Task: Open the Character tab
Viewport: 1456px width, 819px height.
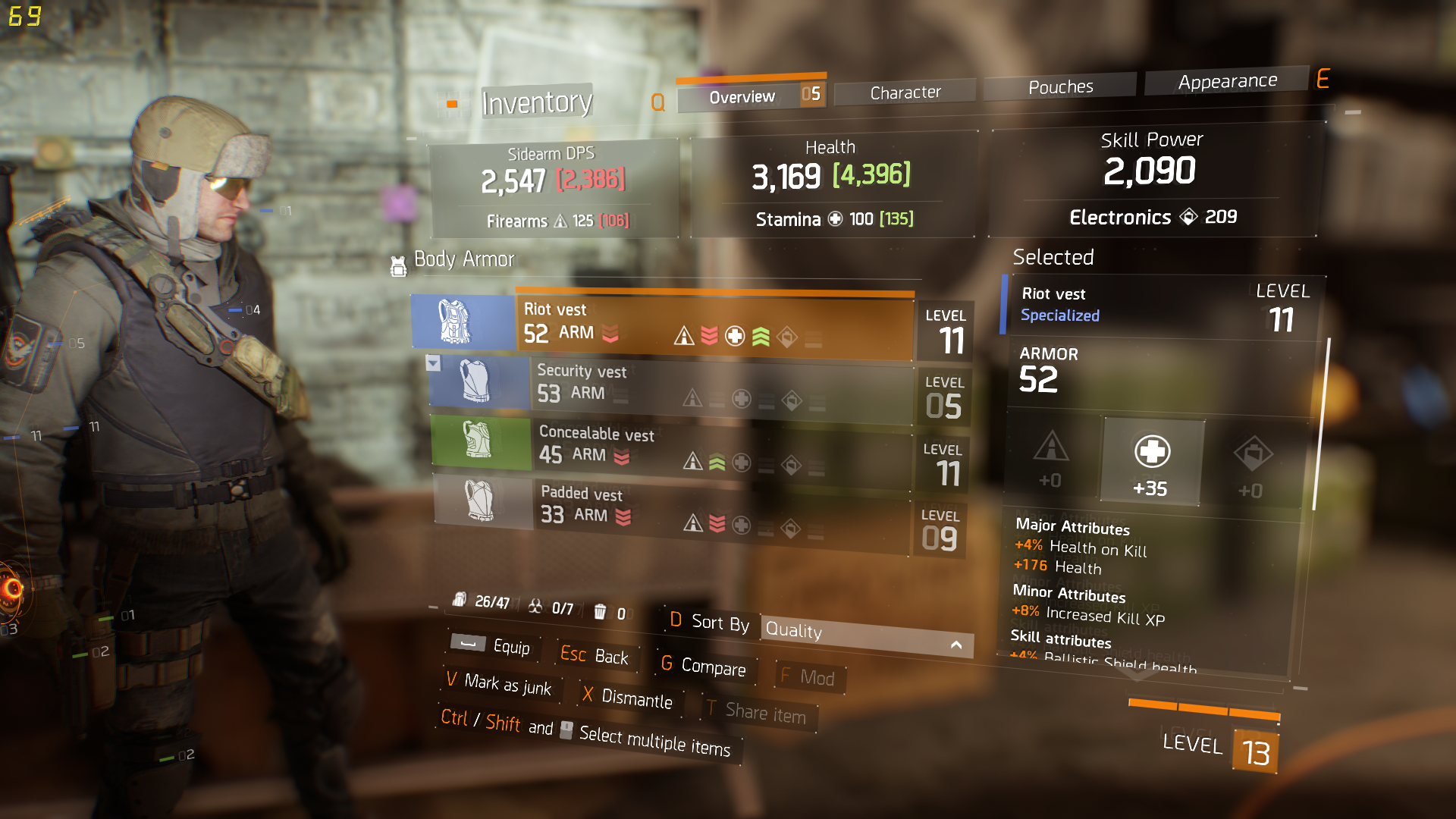Action: pos(905,93)
